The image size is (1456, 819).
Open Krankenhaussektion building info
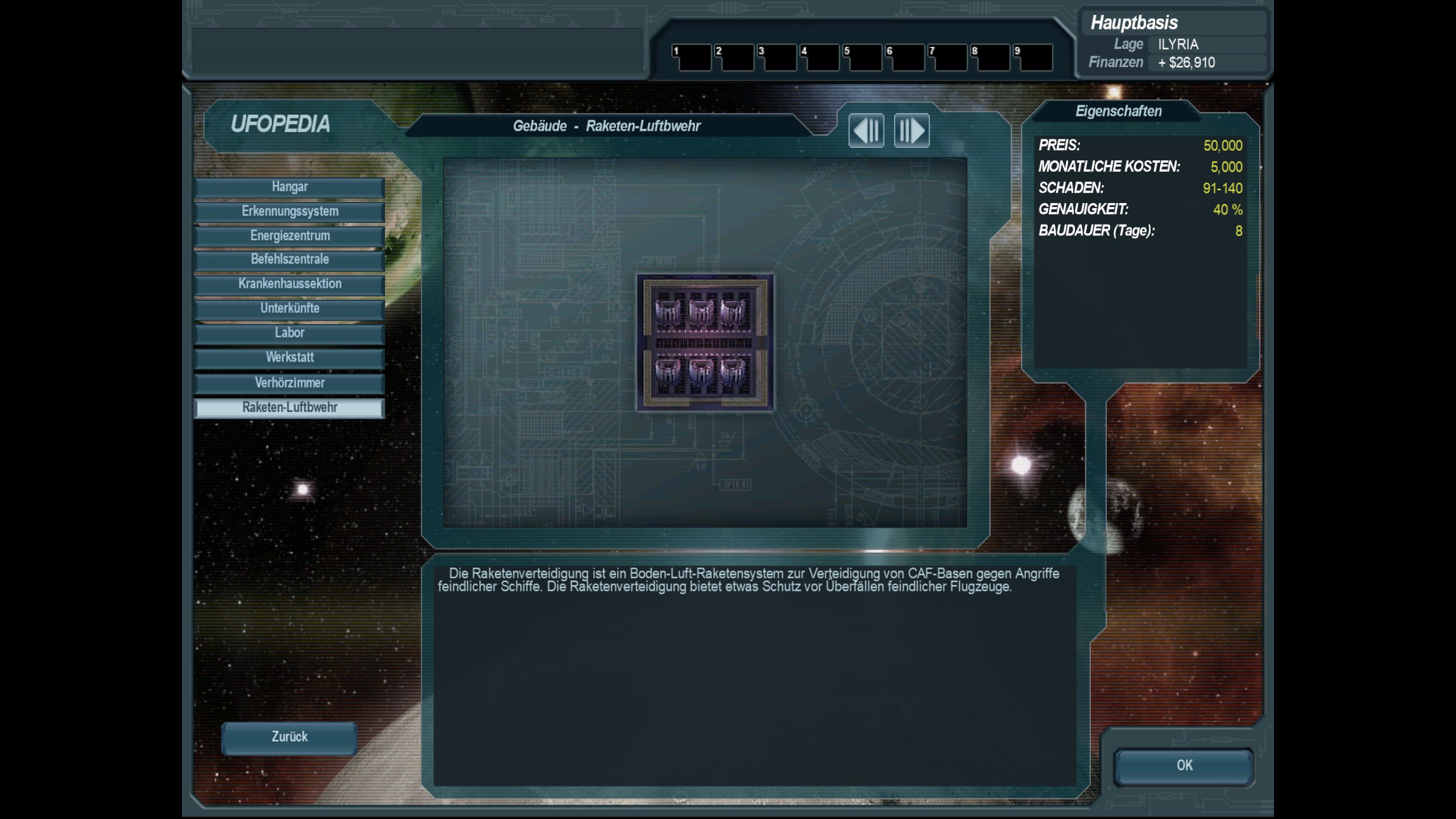tap(289, 284)
